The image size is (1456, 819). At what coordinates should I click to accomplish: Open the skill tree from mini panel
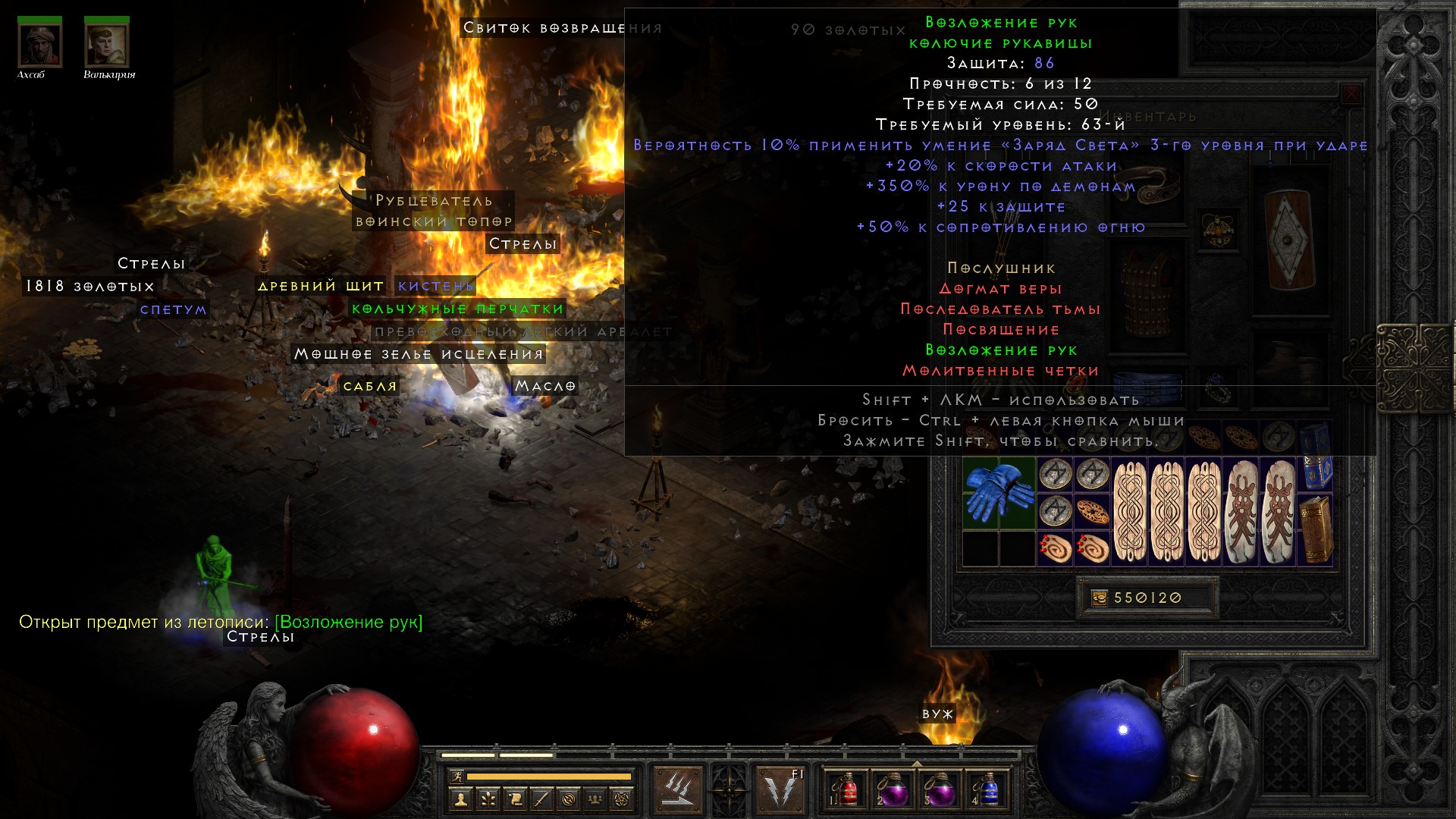click(488, 799)
